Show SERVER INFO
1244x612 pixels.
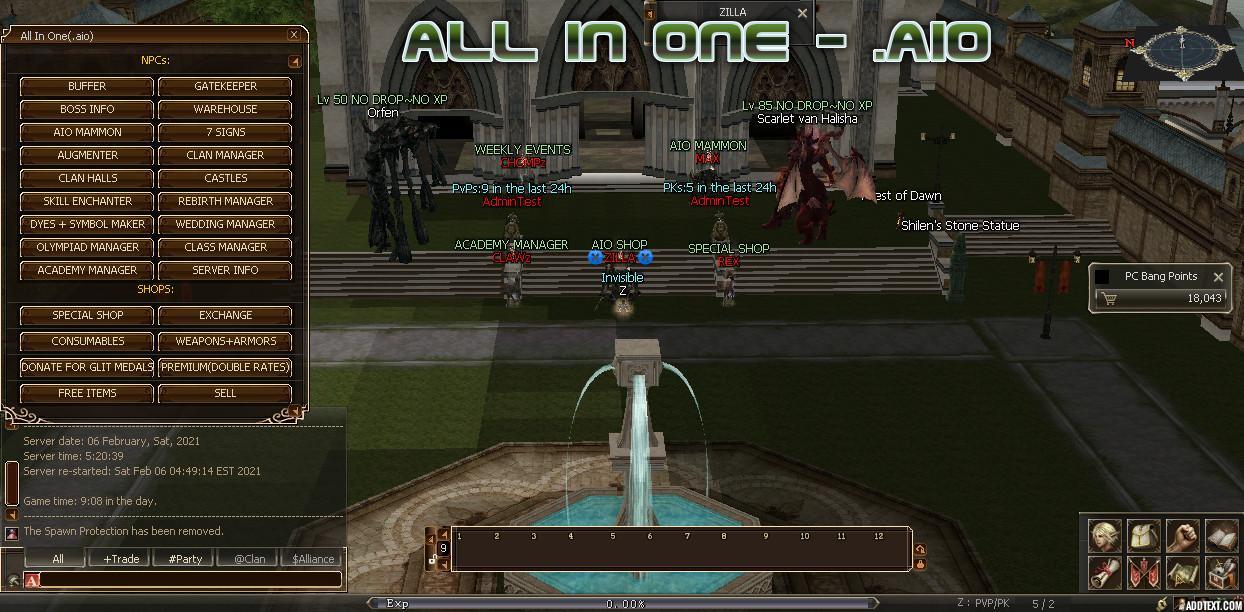point(225,270)
